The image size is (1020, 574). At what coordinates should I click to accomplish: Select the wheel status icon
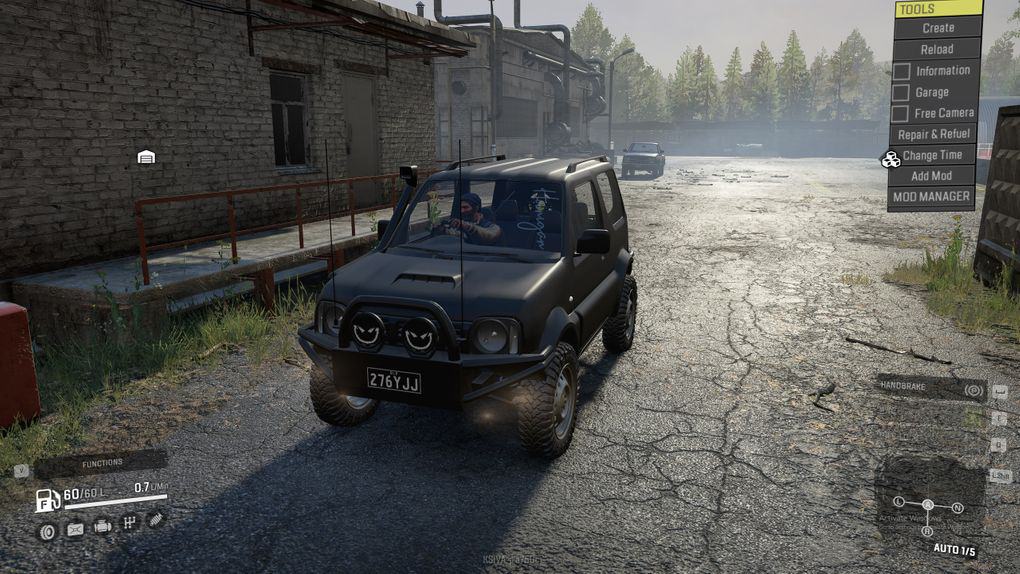47,531
